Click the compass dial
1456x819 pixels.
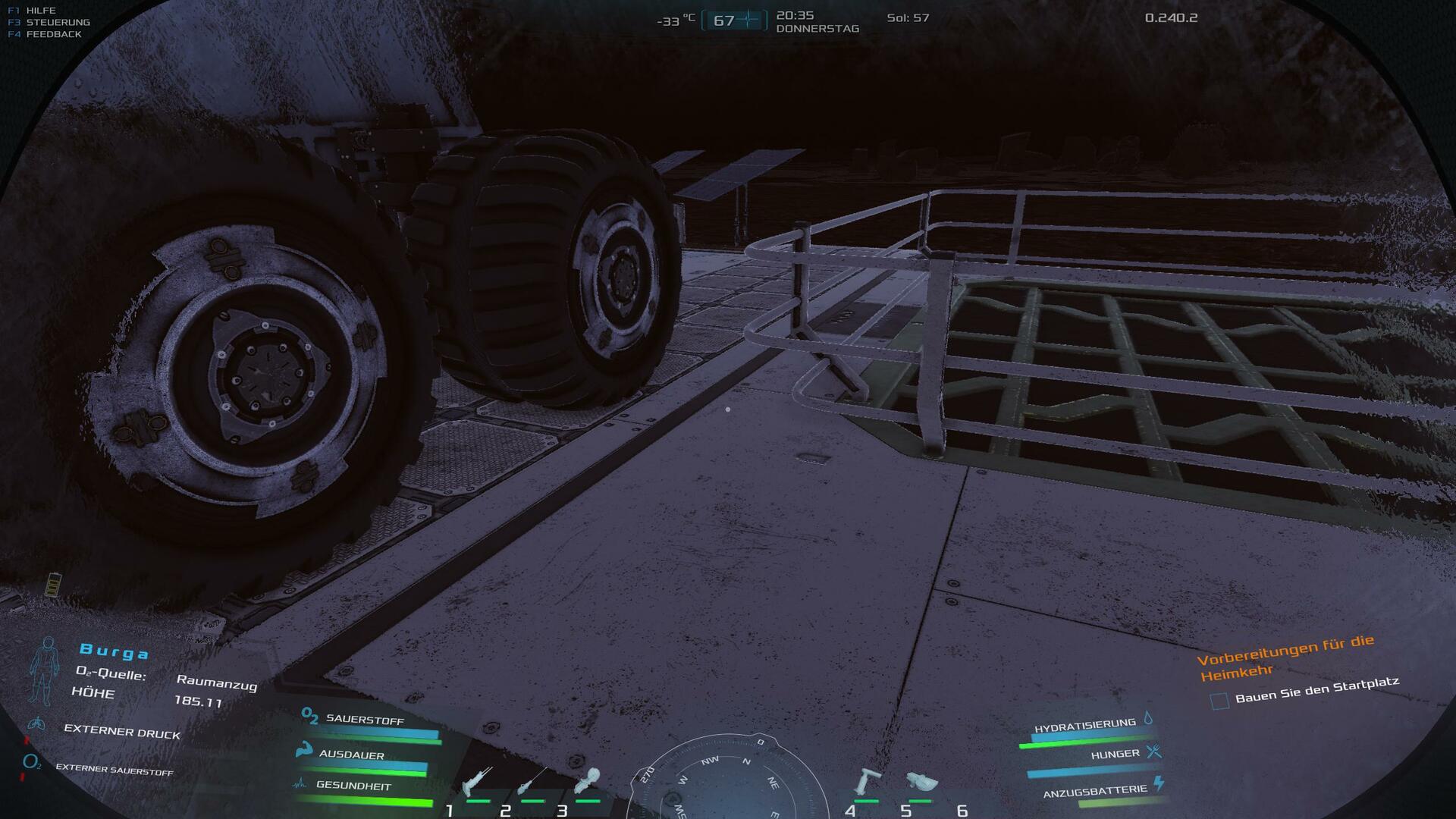click(728, 781)
